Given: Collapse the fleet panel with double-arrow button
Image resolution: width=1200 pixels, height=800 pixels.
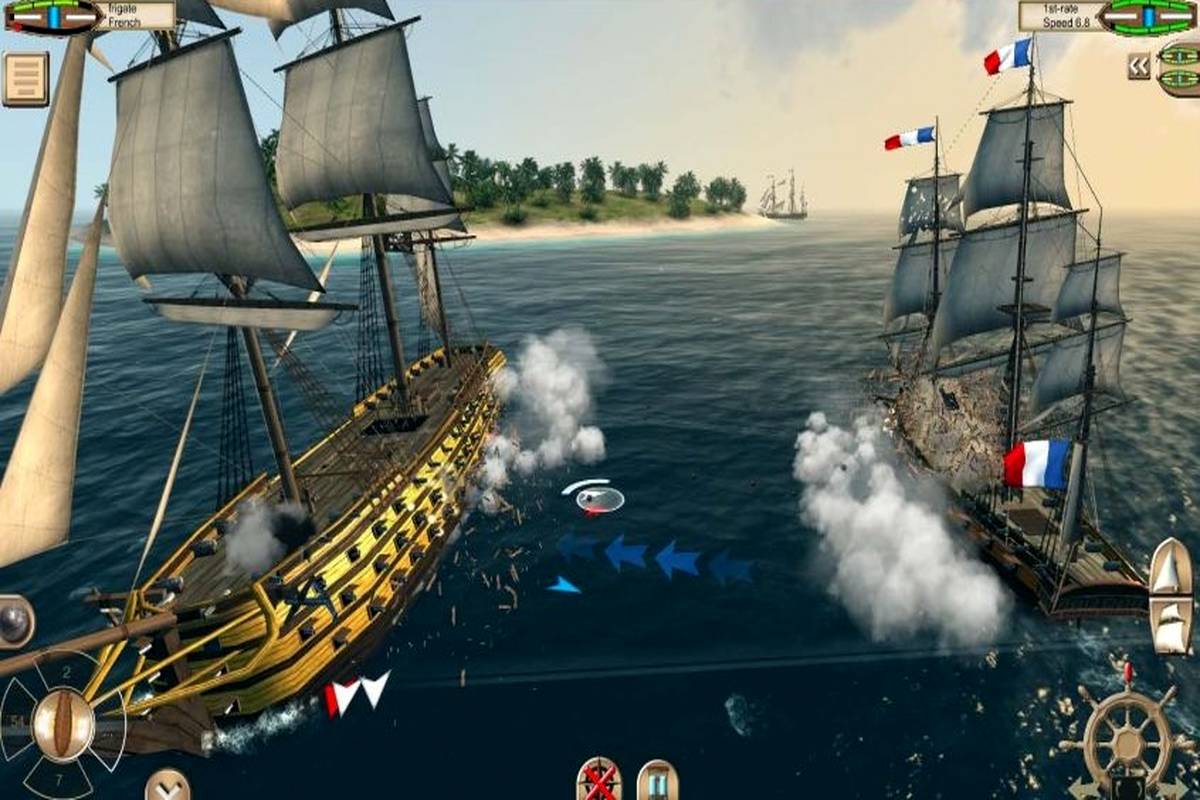Looking at the screenshot, I should (x=1138, y=66).
